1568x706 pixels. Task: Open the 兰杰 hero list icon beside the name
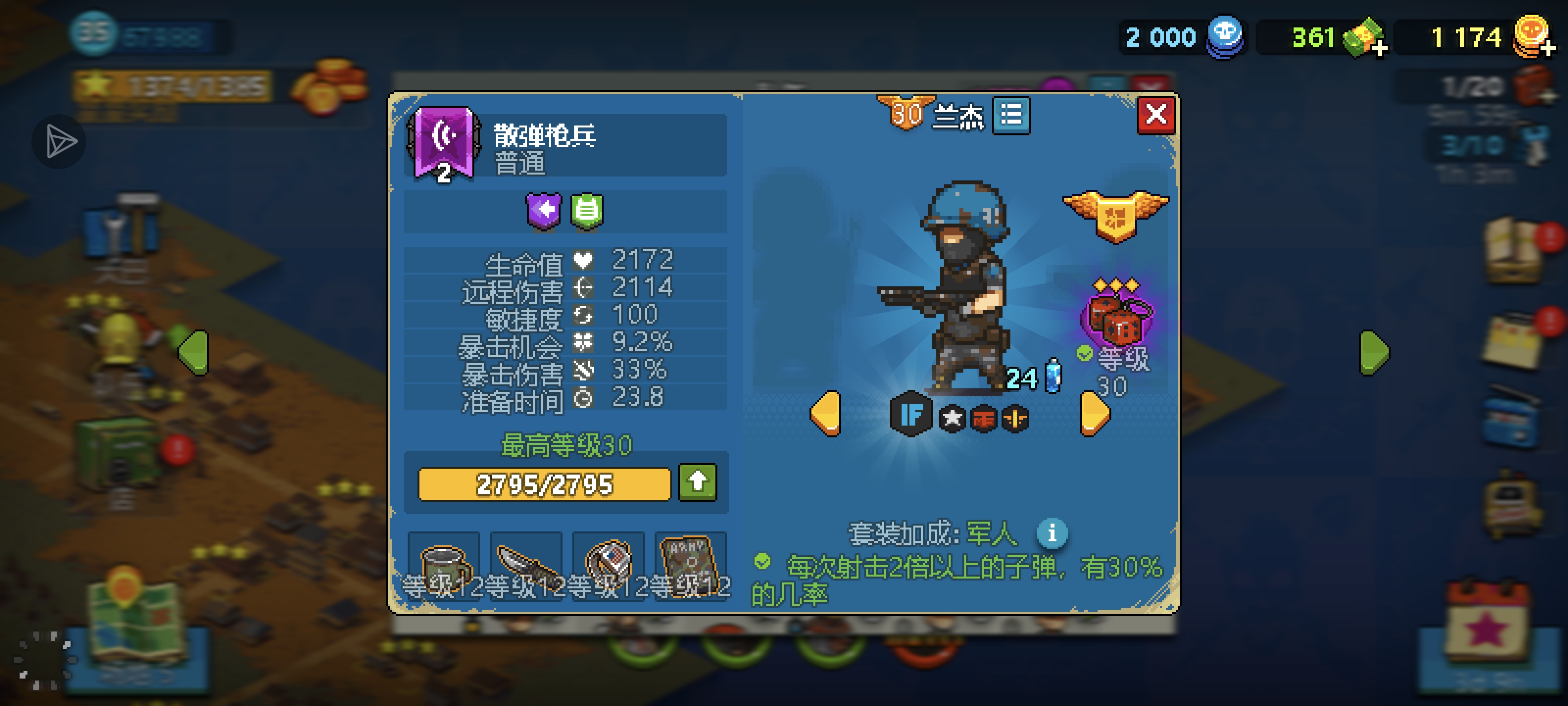[x=1010, y=116]
